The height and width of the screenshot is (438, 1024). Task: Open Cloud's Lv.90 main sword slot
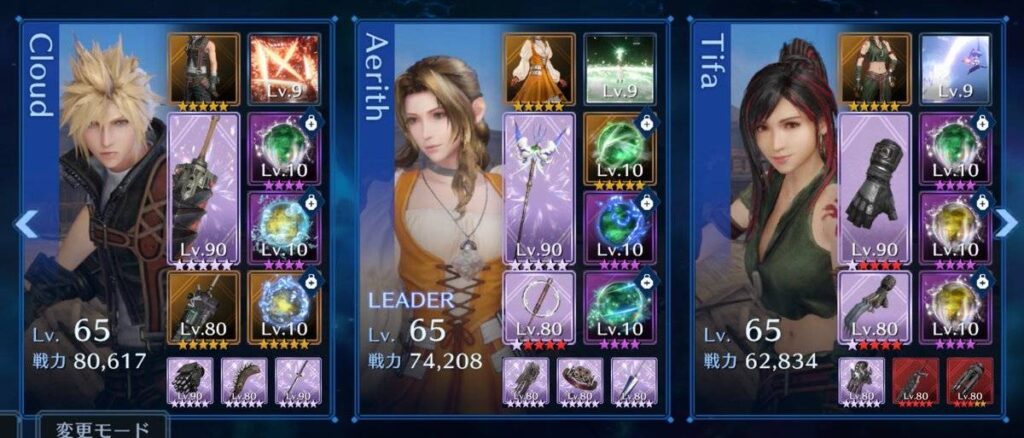point(202,190)
